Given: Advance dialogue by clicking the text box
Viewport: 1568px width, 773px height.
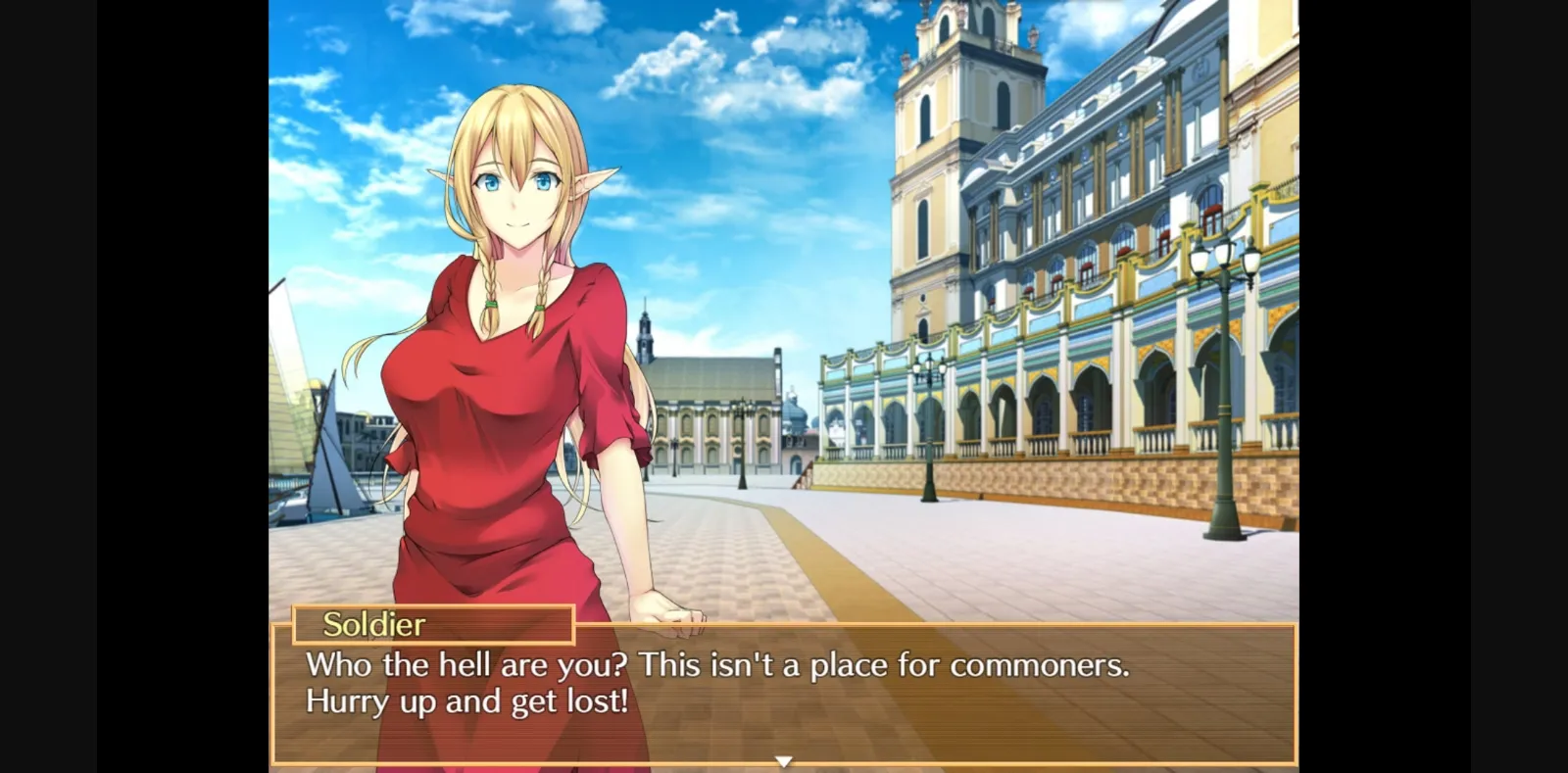Looking at the screenshot, I should [x=784, y=696].
